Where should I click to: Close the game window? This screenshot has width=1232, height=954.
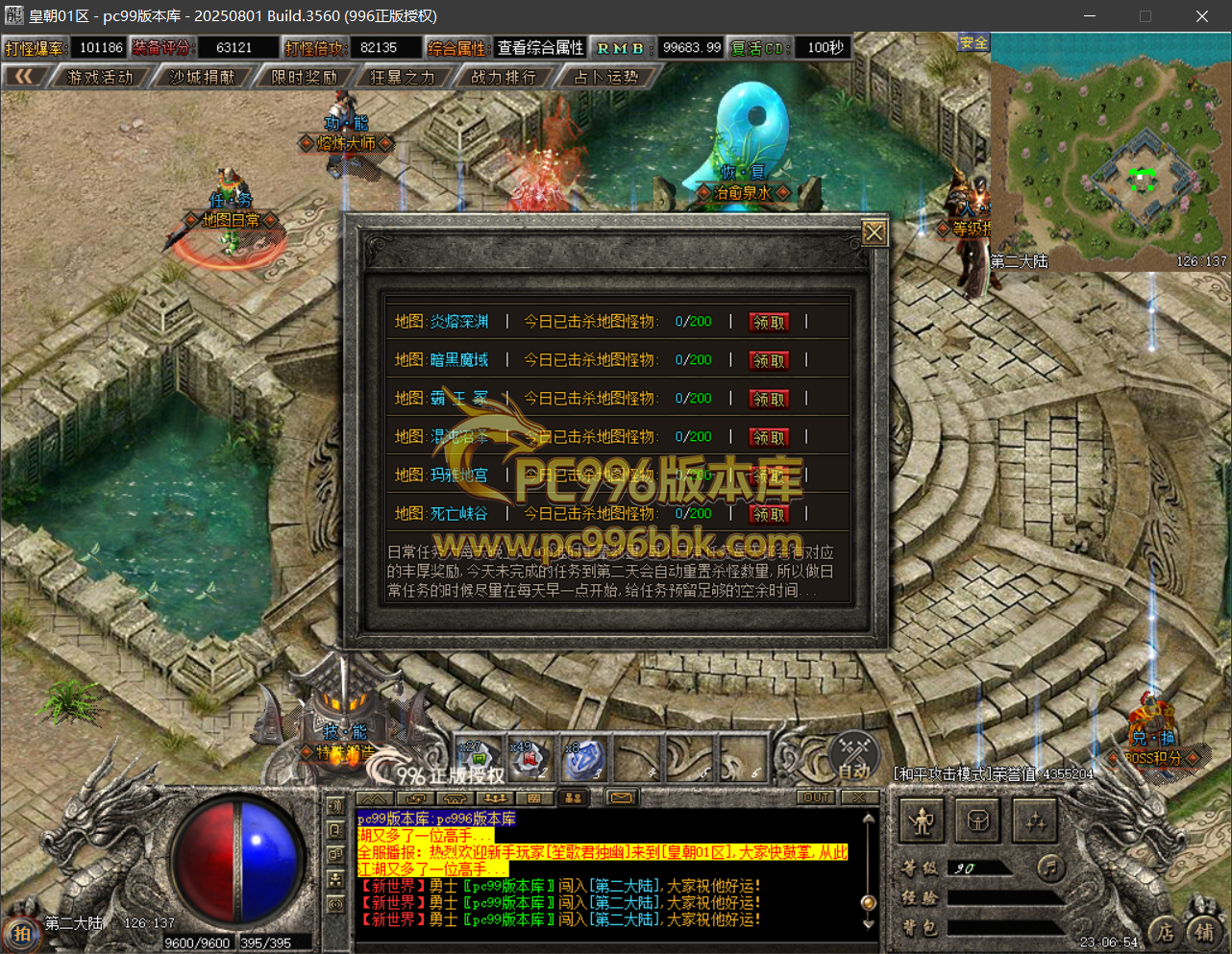[x=1201, y=16]
